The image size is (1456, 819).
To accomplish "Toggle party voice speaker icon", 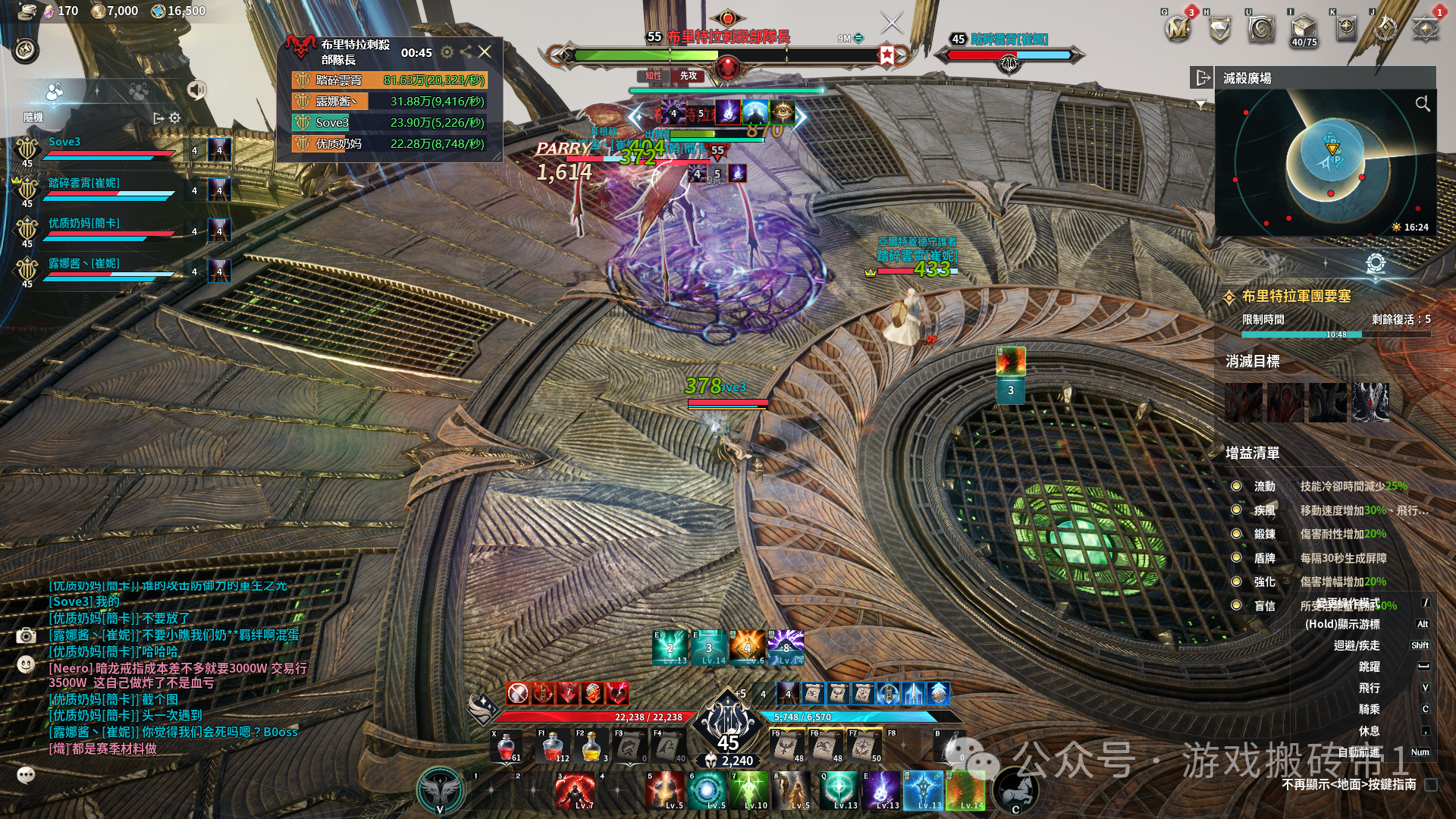I will click(196, 90).
